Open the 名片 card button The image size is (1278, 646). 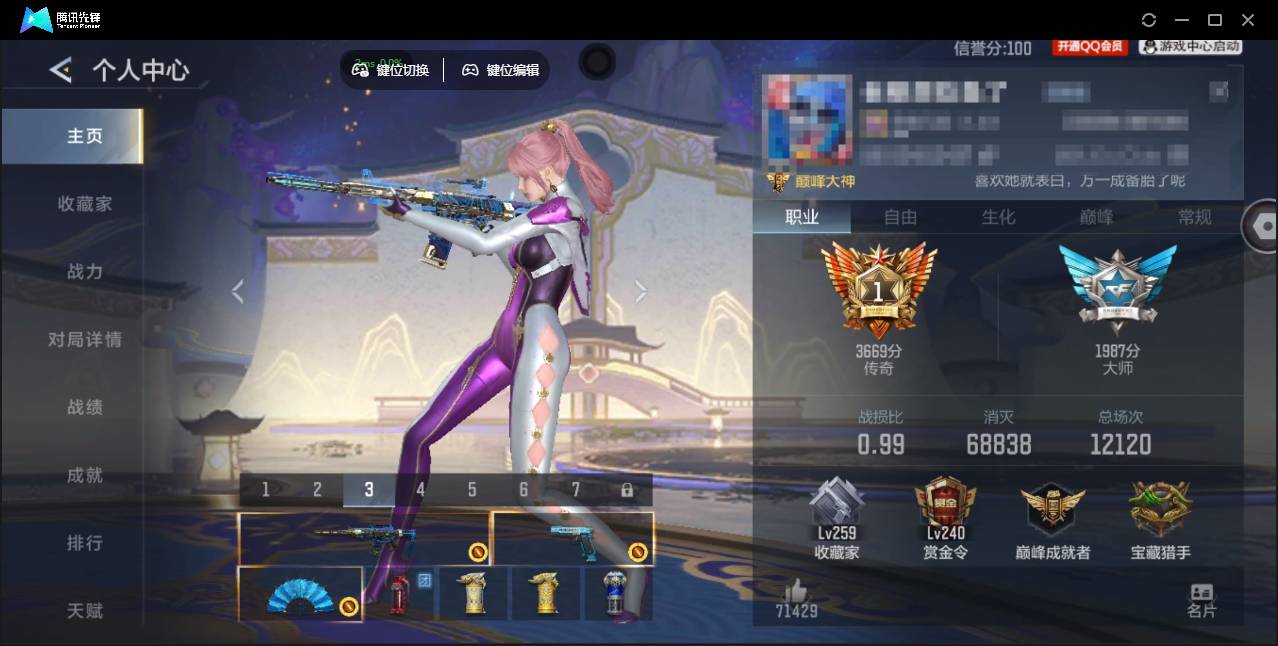point(1201,600)
